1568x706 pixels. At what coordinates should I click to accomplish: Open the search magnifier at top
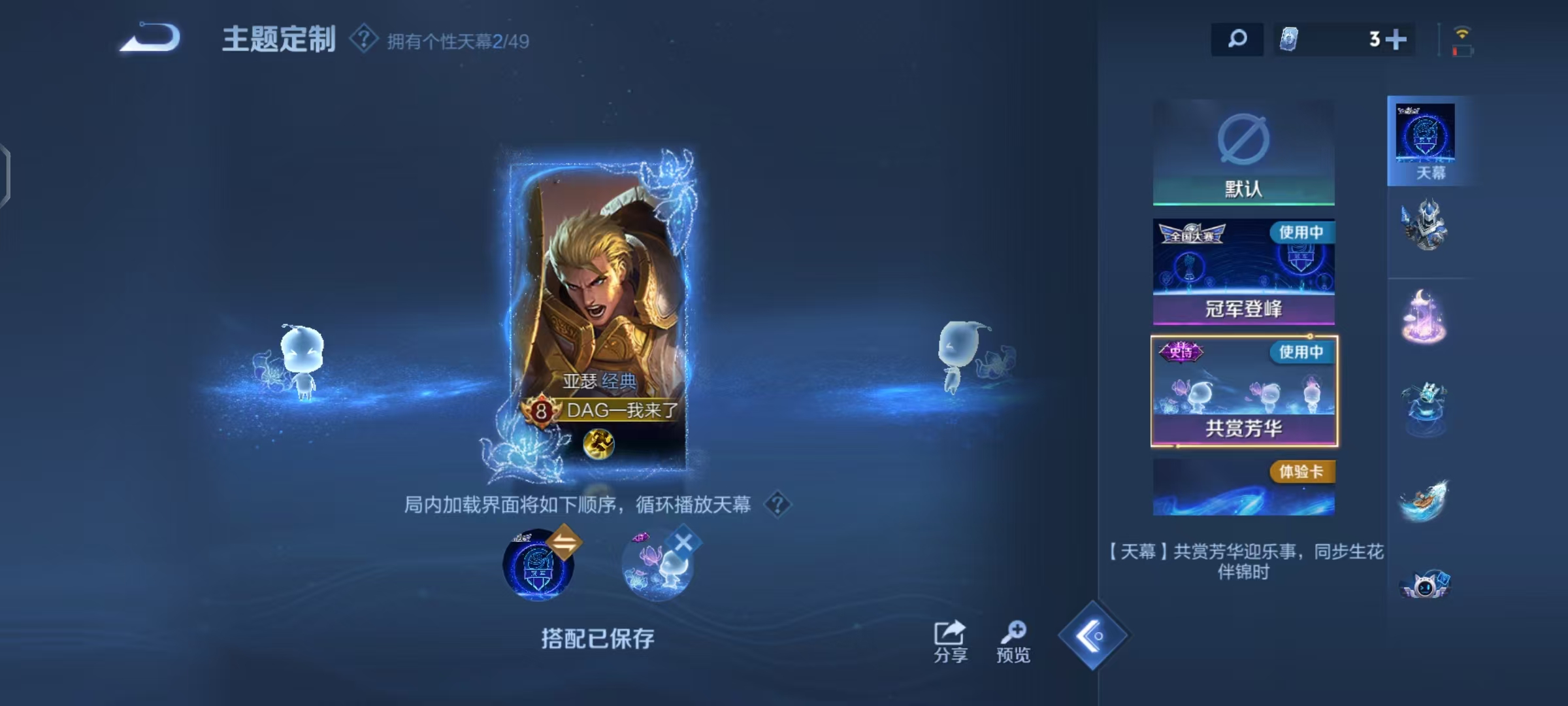pyautogui.click(x=1237, y=39)
